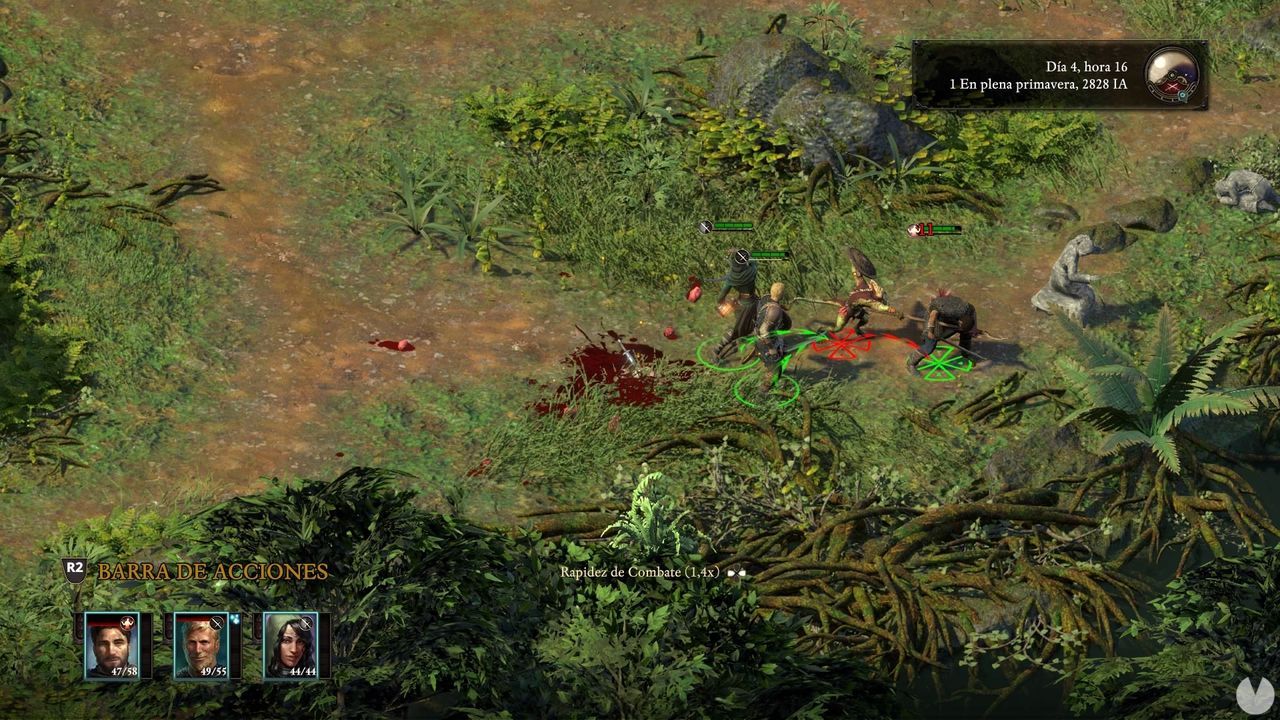Select the weapon status icon on Eder's portrait
Viewport: 1280px width, 720px height.
(x=216, y=622)
